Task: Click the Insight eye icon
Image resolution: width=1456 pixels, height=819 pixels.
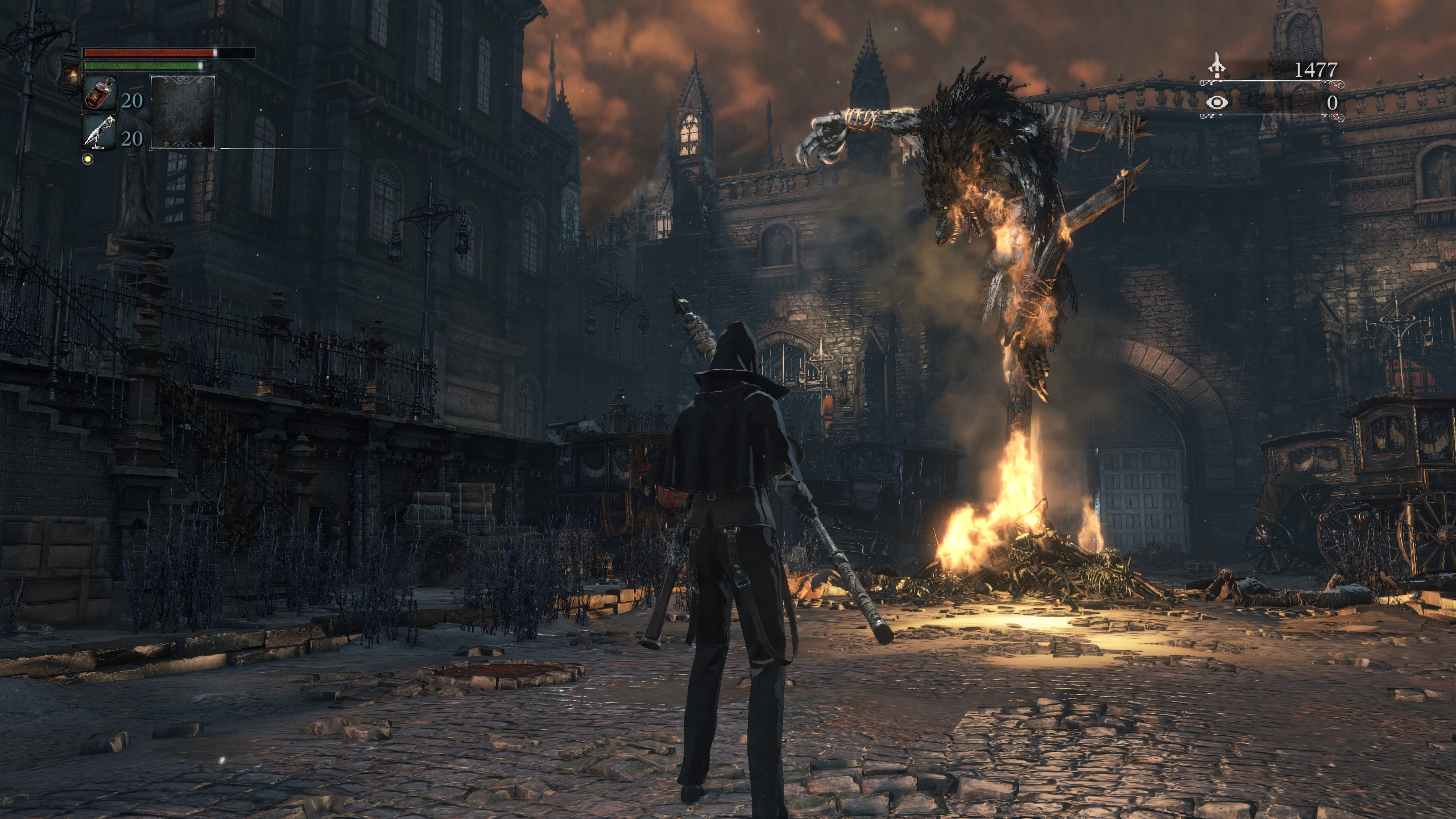Action: (x=1217, y=103)
